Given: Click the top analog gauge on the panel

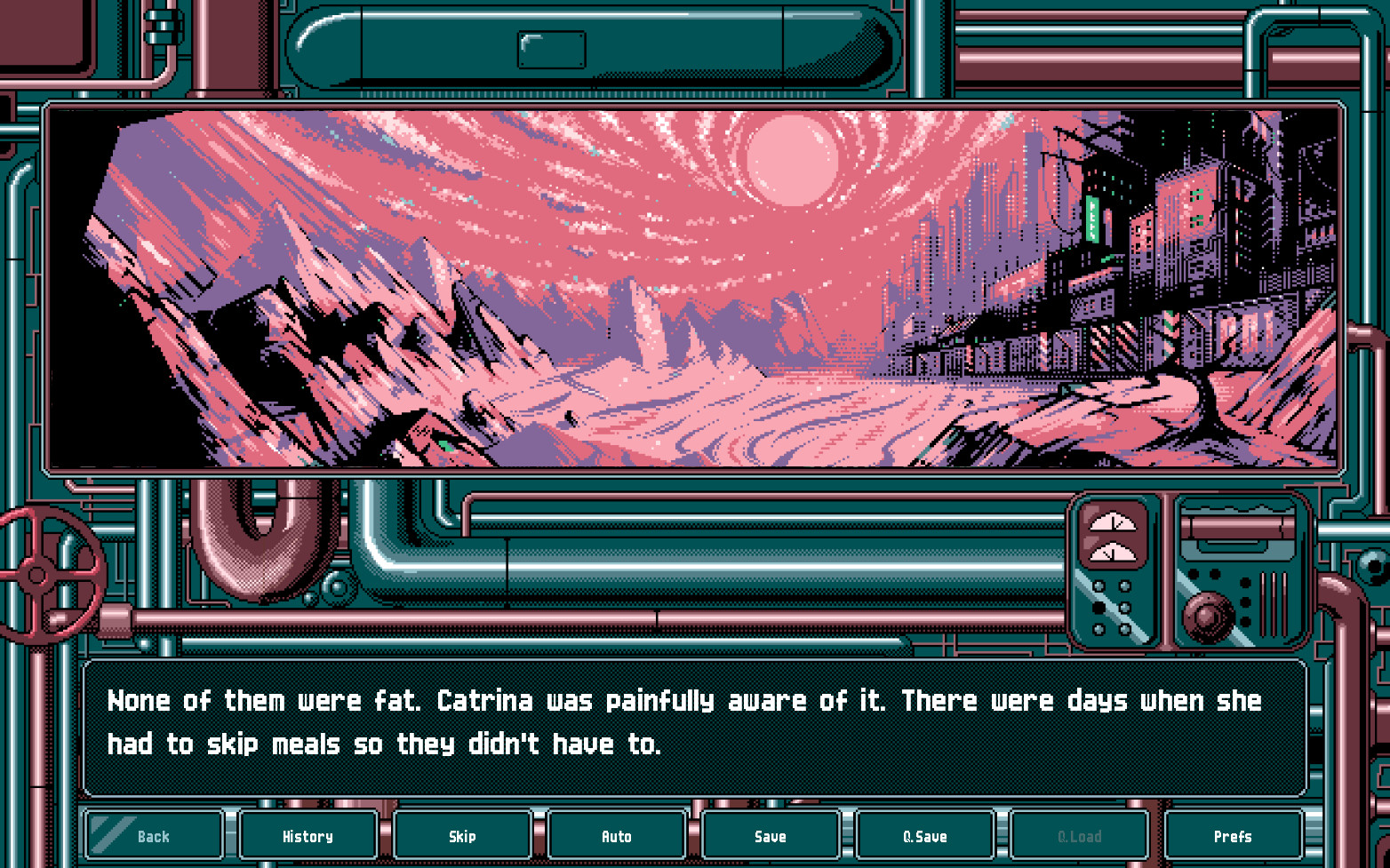Looking at the screenshot, I should (x=1113, y=522).
